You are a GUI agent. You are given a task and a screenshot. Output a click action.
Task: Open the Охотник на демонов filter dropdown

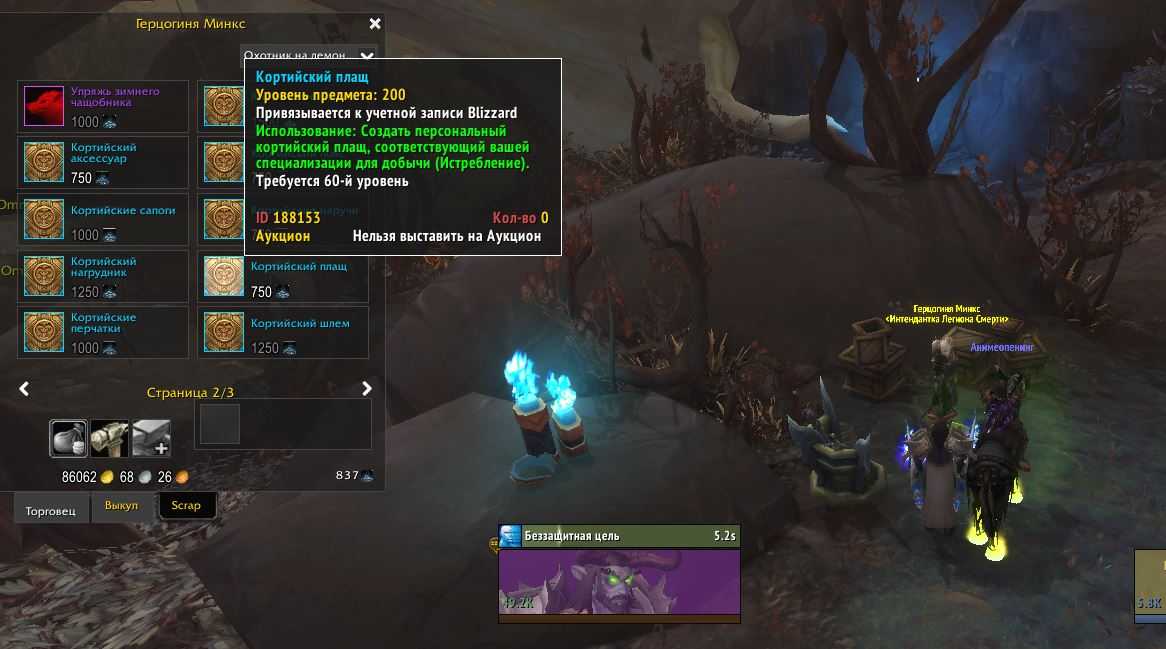click(x=367, y=57)
